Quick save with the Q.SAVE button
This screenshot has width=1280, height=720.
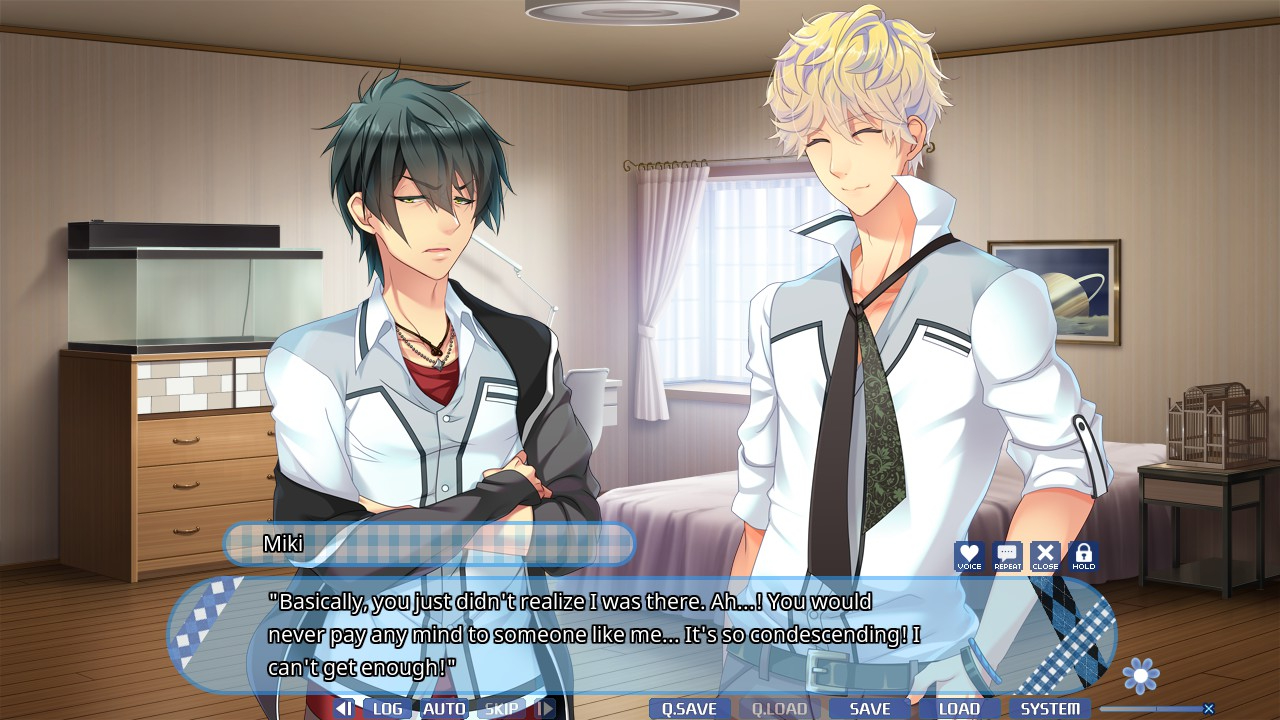pos(689,709)
